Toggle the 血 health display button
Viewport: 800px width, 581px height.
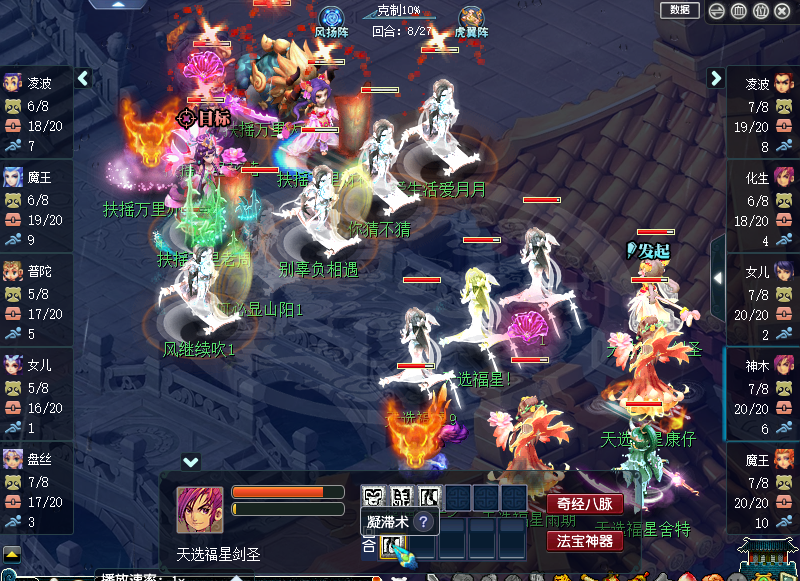pos(737,11)
